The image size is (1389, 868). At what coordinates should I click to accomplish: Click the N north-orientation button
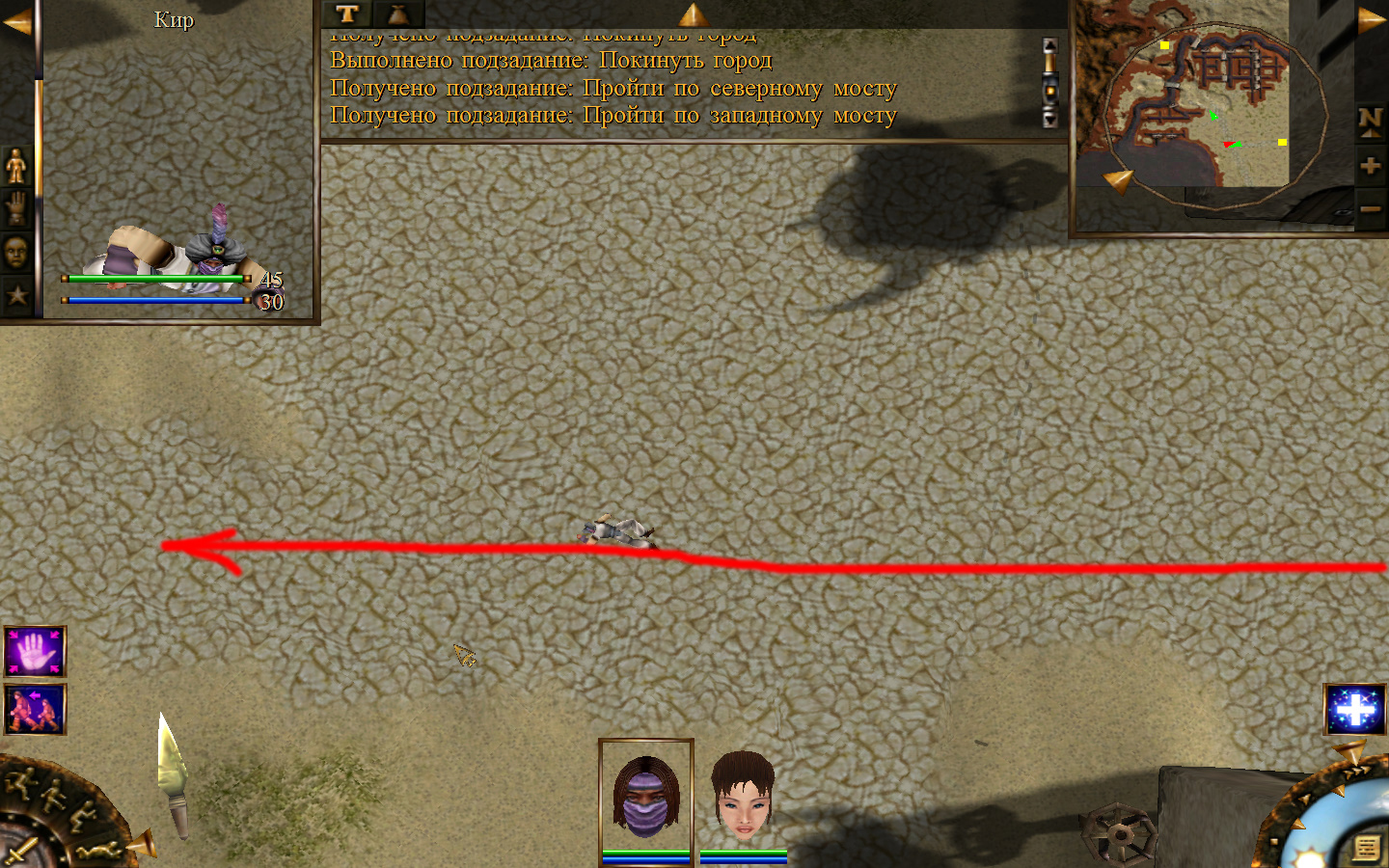[1370, 121]
